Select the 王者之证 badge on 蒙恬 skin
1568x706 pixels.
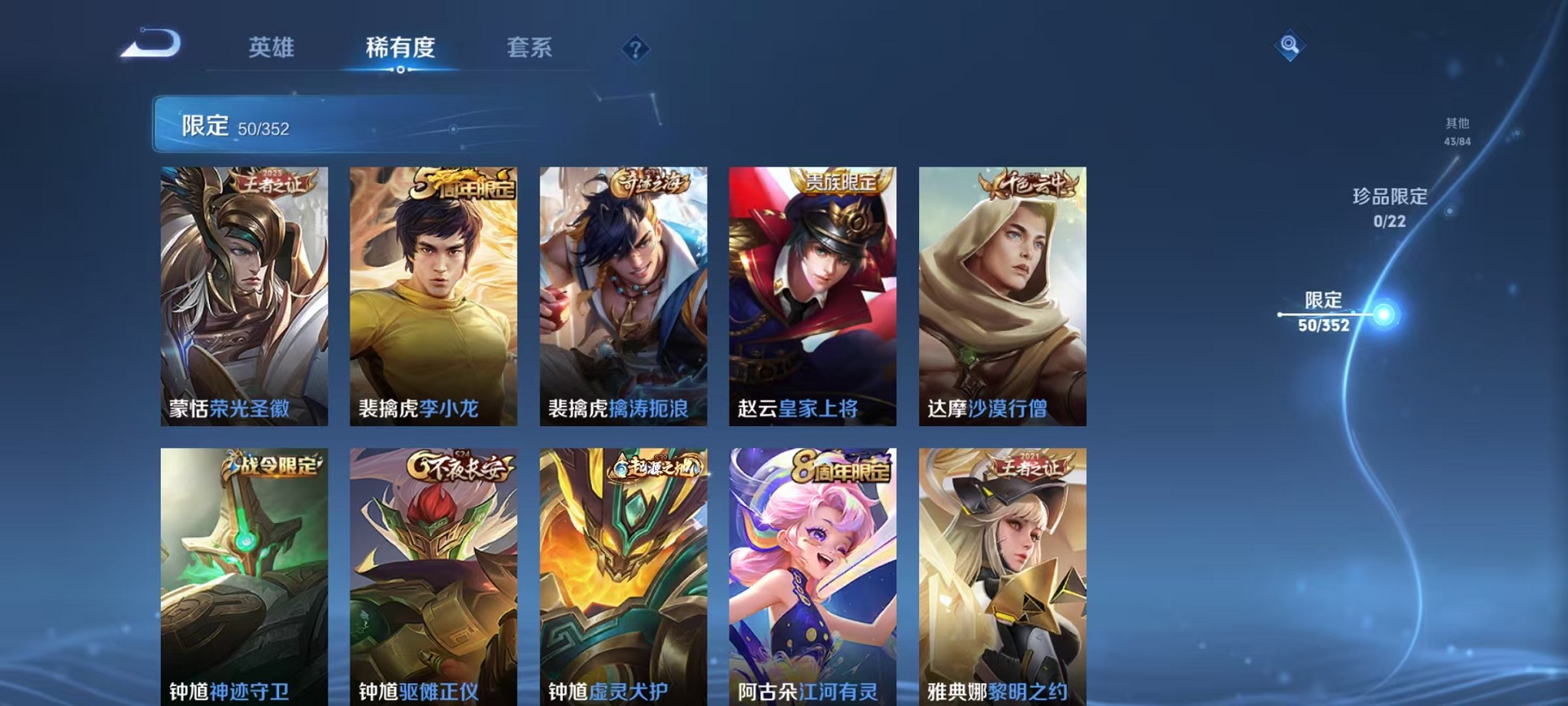click(273, 182)
